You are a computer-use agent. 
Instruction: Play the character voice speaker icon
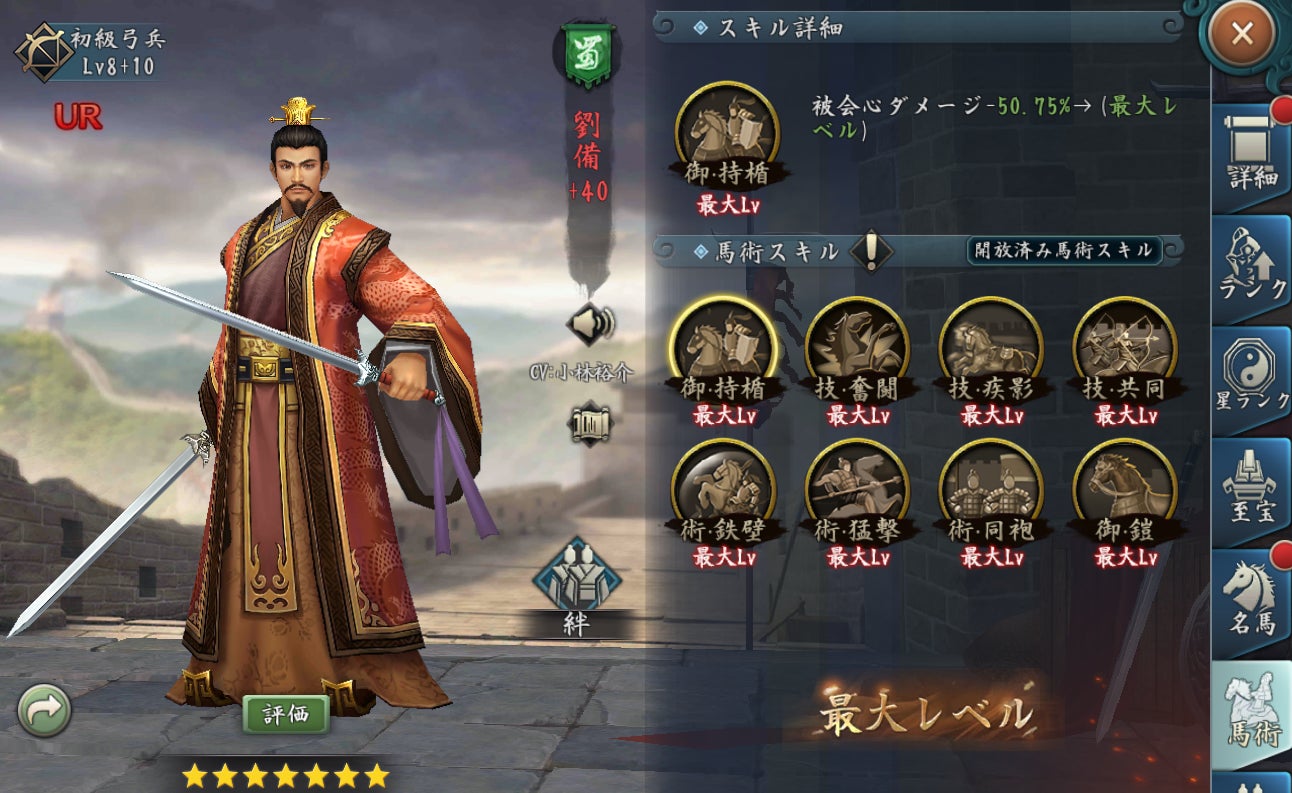(x=588, y=324)
